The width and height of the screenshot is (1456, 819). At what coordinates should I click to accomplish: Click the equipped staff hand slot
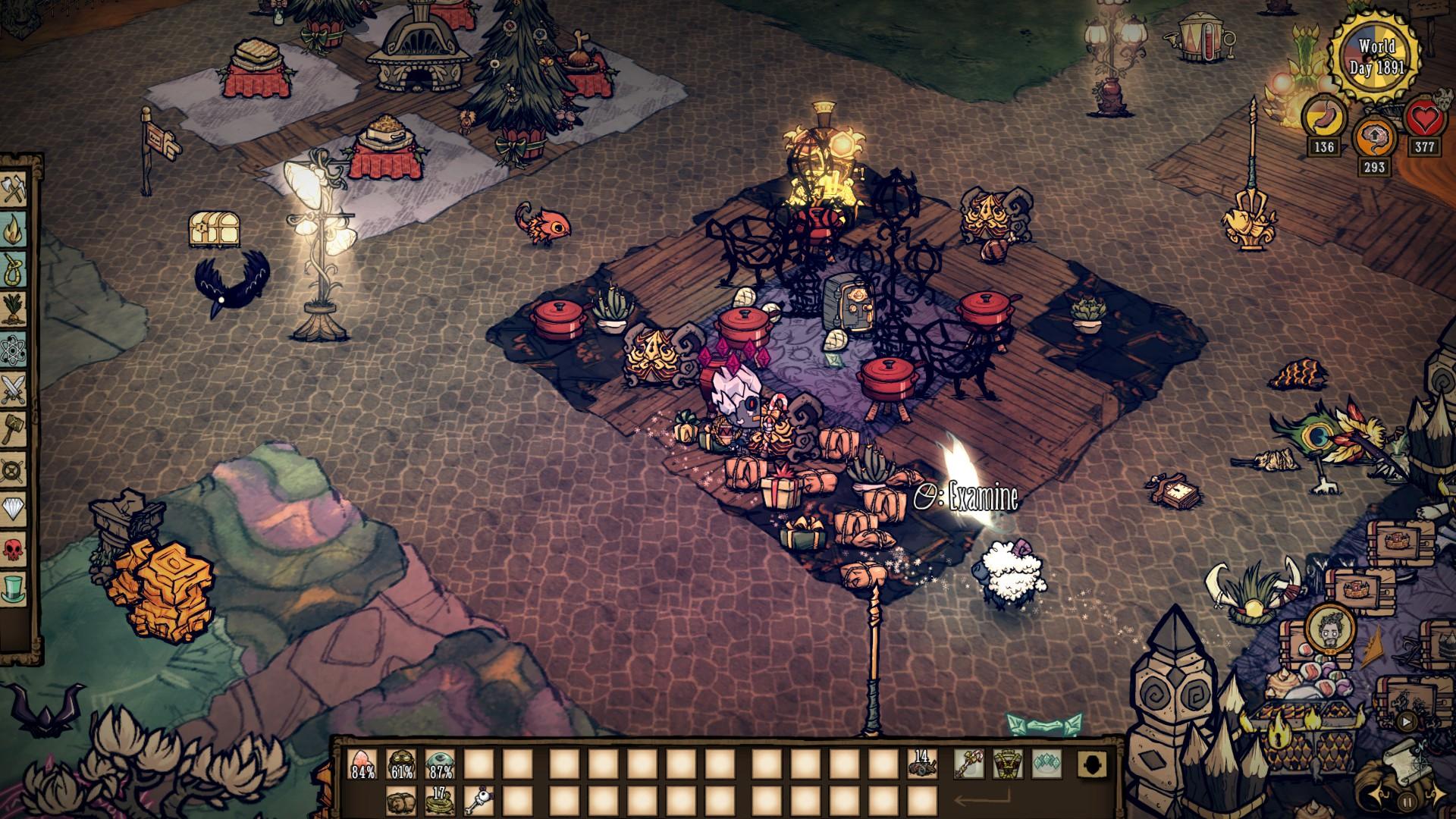point(969,764)
